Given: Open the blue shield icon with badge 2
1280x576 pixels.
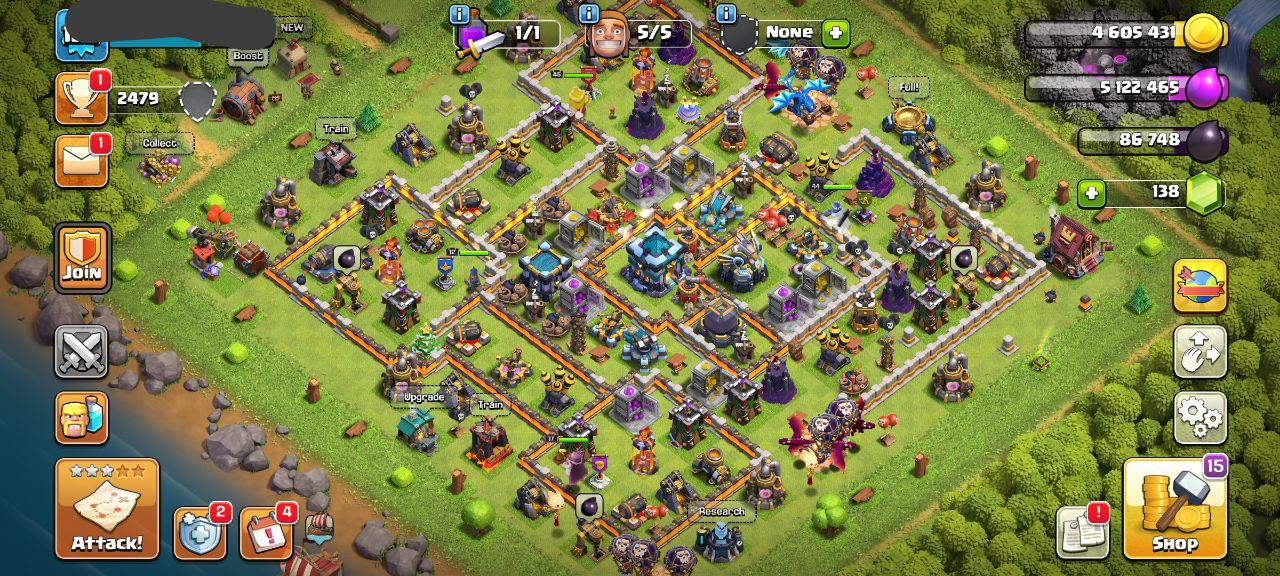Looking at the screenshot, I should [x=198, y=534].
